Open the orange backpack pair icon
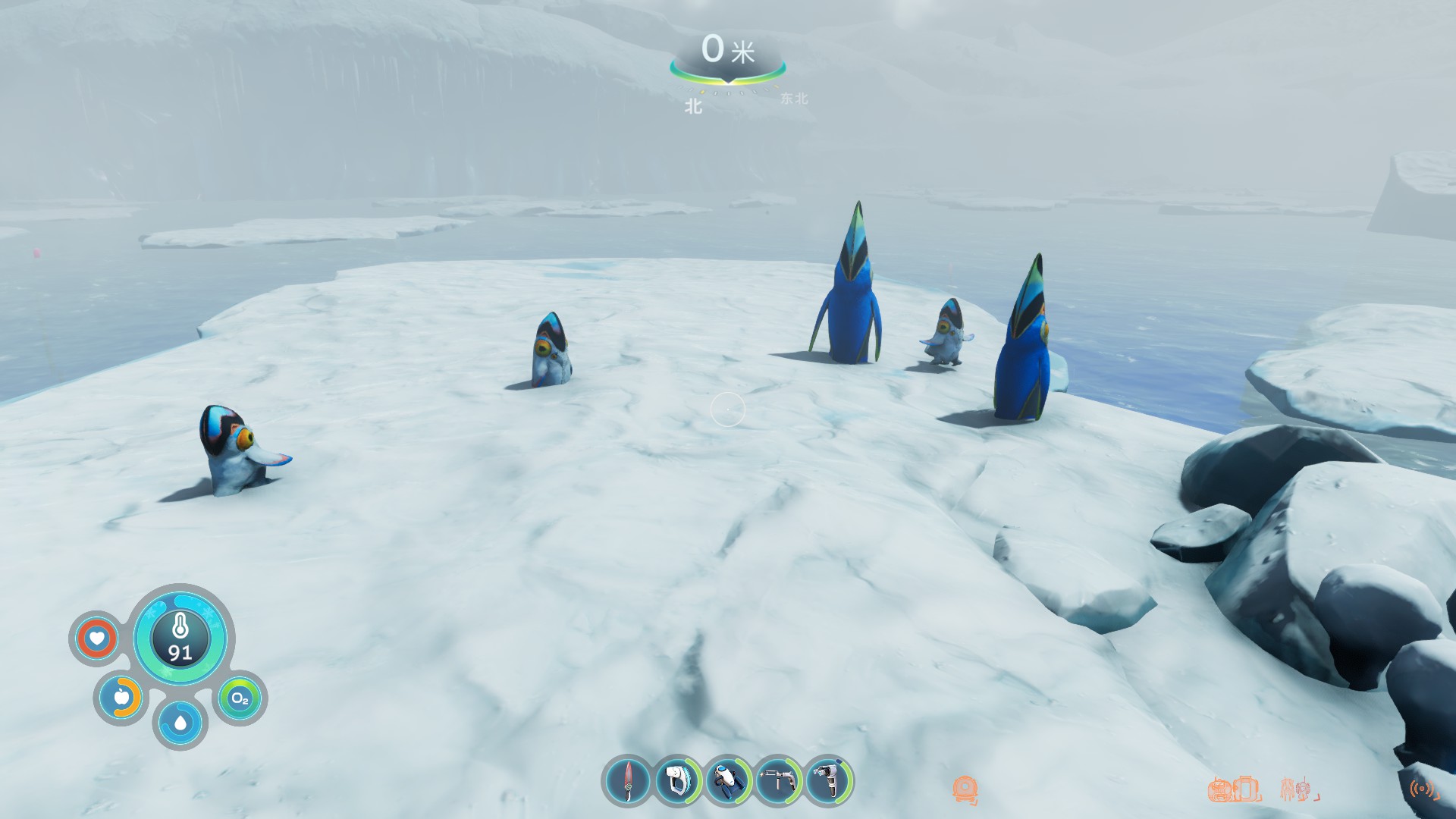The height and width of the screenshot is (819, 1456). 1234,789
